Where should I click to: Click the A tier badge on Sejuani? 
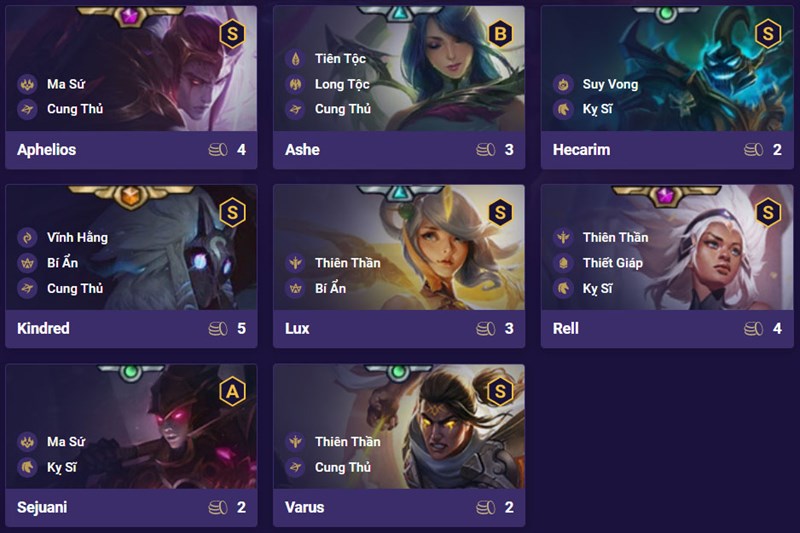tap(231, 392)
